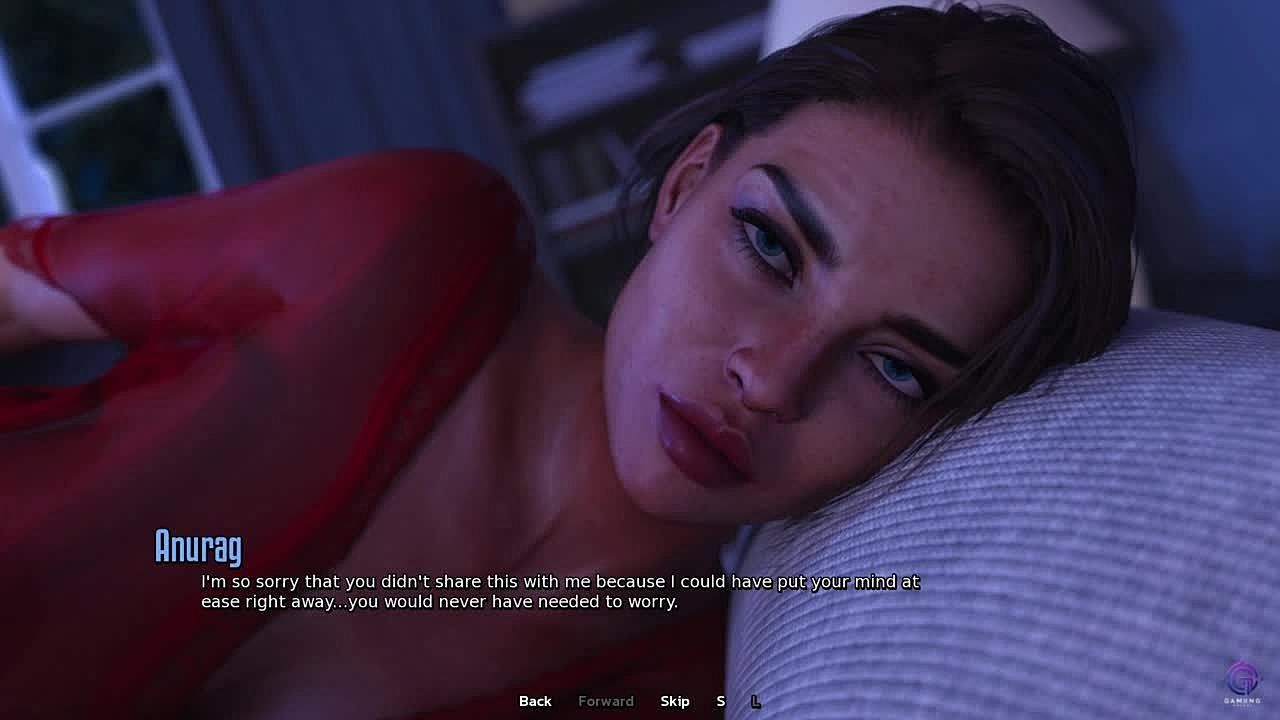Click the greyed-out Forward button

[606, 701]
